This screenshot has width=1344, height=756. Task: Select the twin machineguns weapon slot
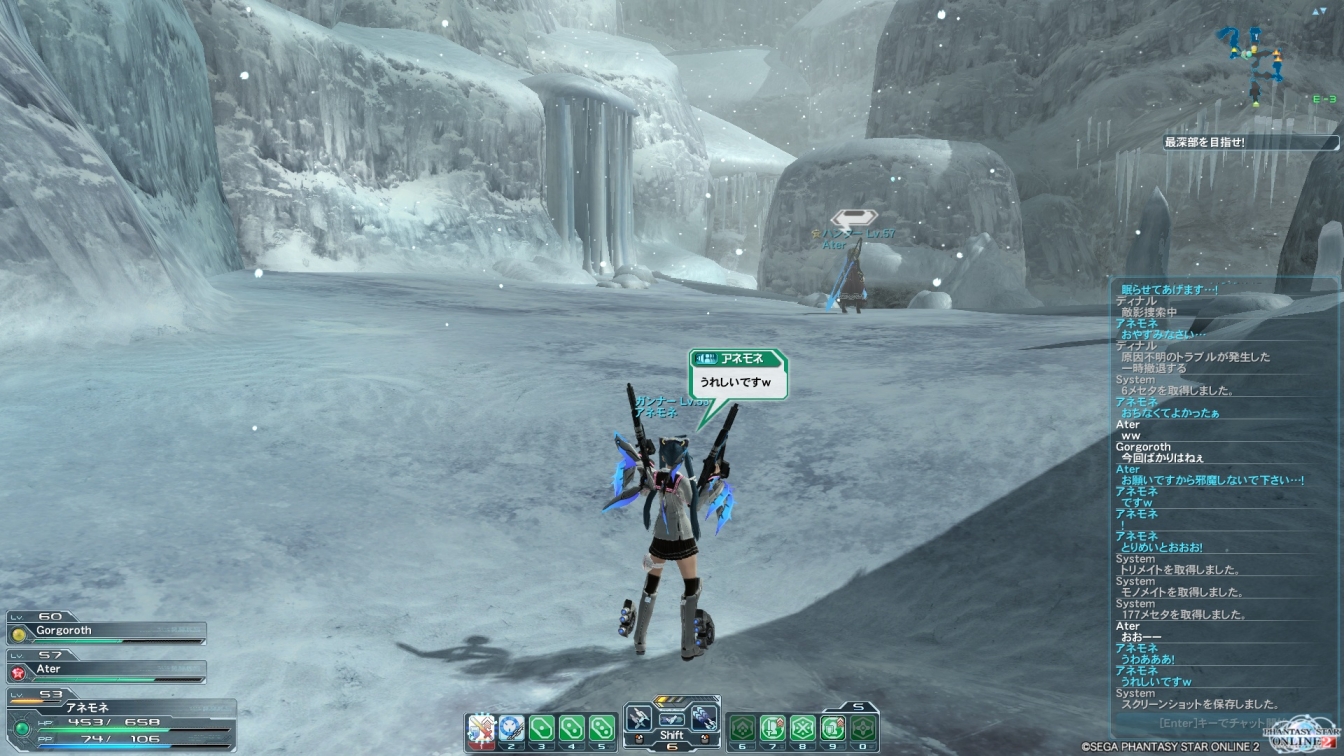coord(639,718)
